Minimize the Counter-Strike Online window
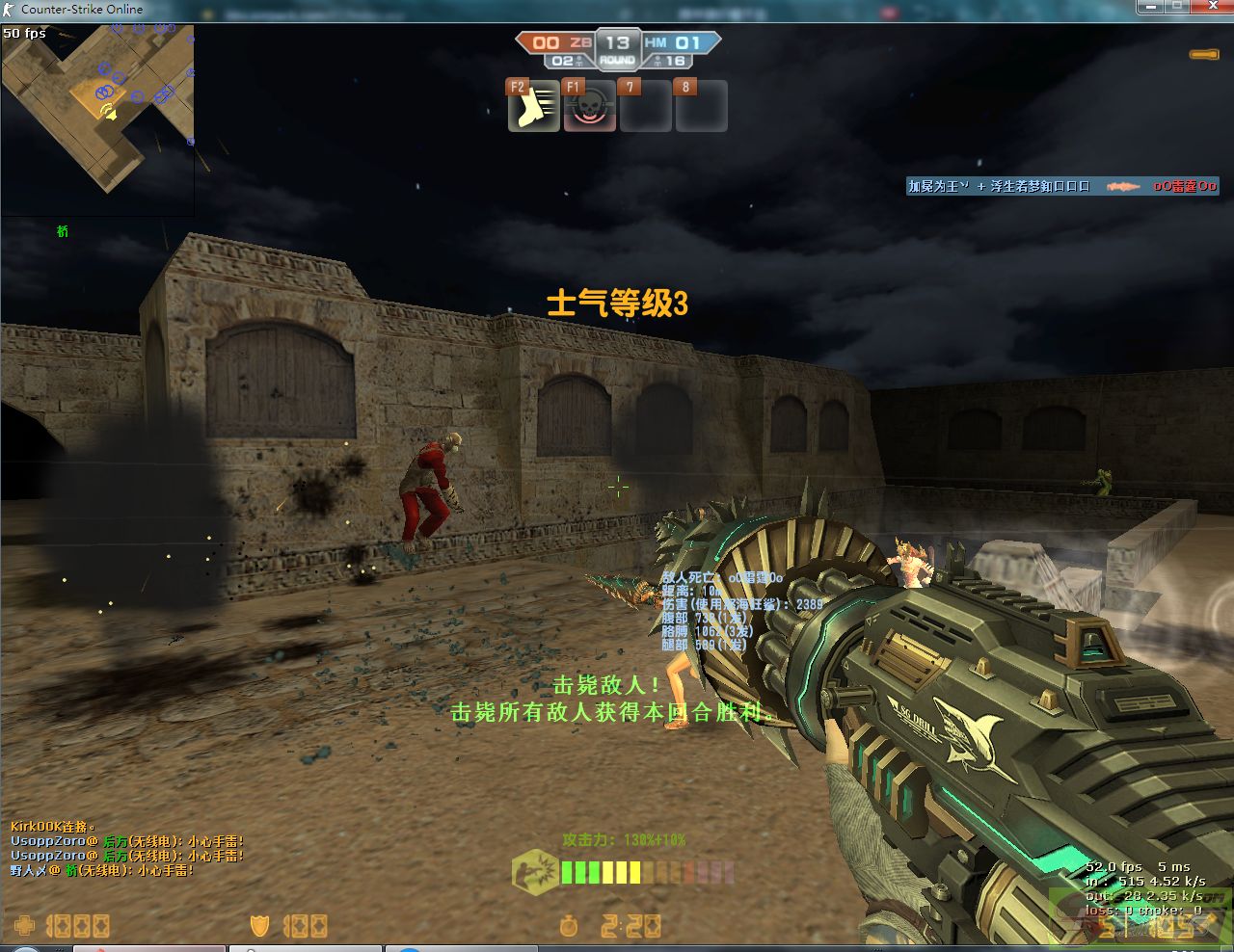The height and width of the screenshot is (952, 1234). point(1151,7)
